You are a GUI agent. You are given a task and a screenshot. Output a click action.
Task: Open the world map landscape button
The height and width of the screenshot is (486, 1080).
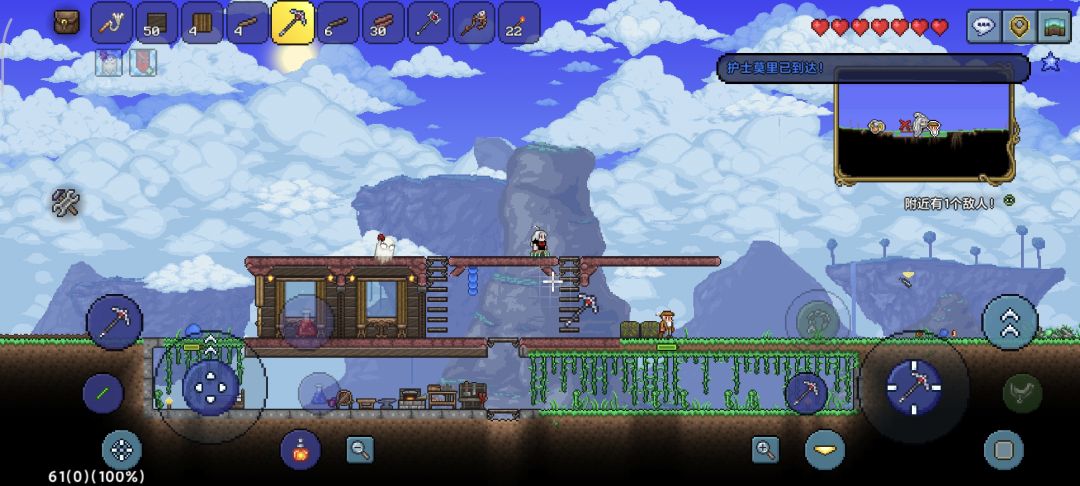coord(1053,26)
